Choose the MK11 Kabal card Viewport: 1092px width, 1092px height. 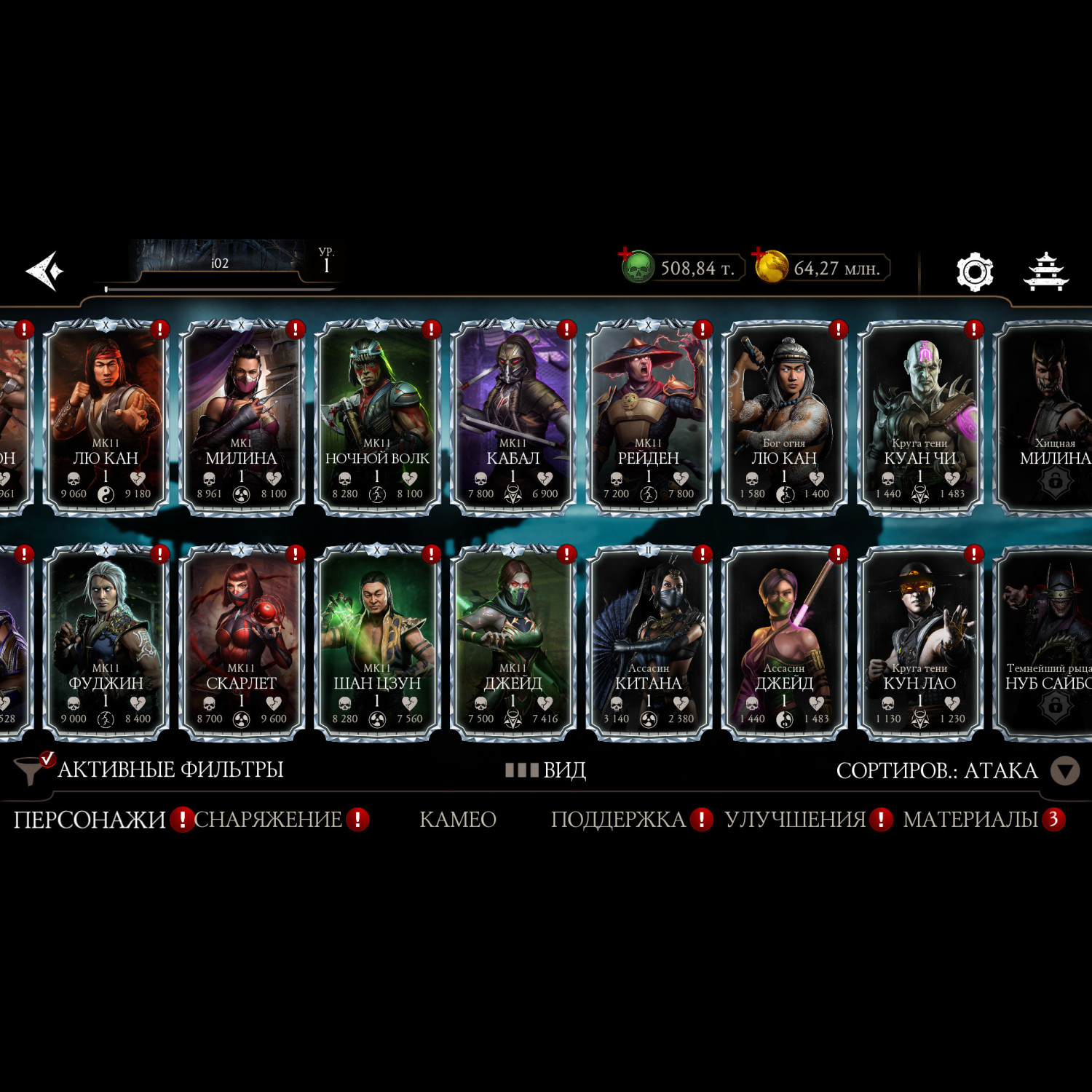coord(513,419)
